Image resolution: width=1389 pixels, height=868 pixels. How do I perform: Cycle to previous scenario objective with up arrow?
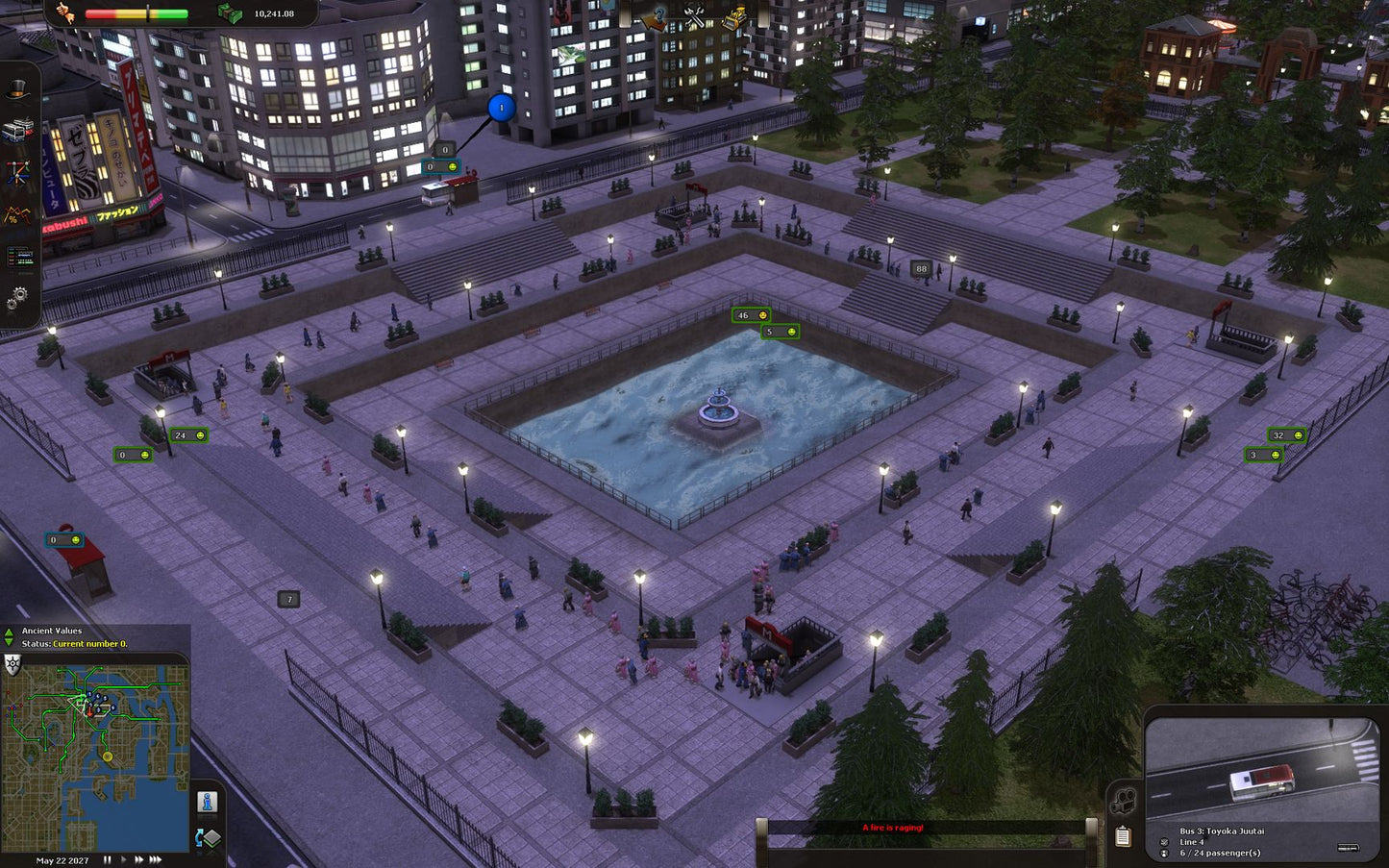10,632
